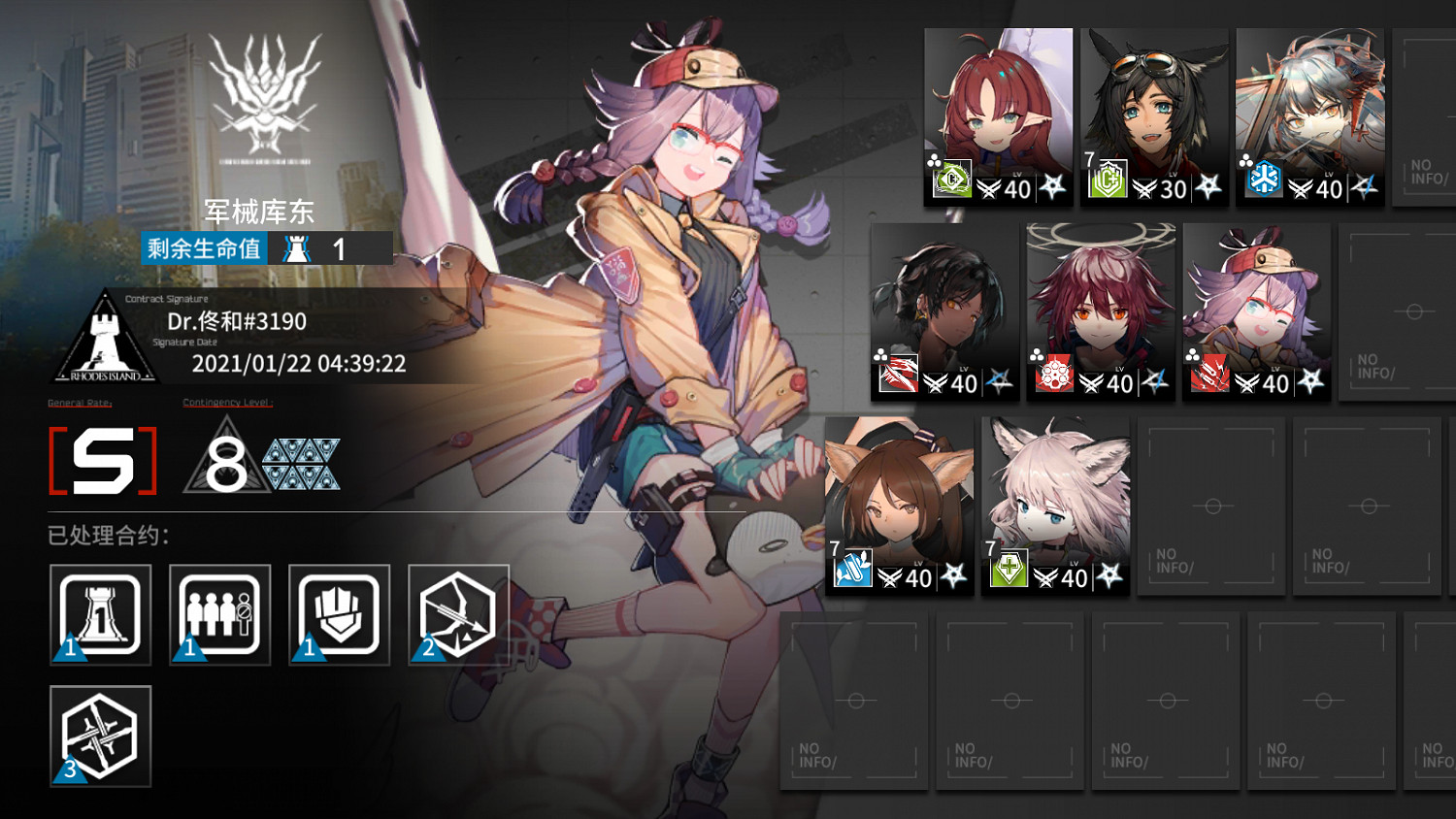Click the Dr.佟和#3190 signature
The height and width of the screenshot is (819, 1456).
pyautogui.click(x=238, y=321)
